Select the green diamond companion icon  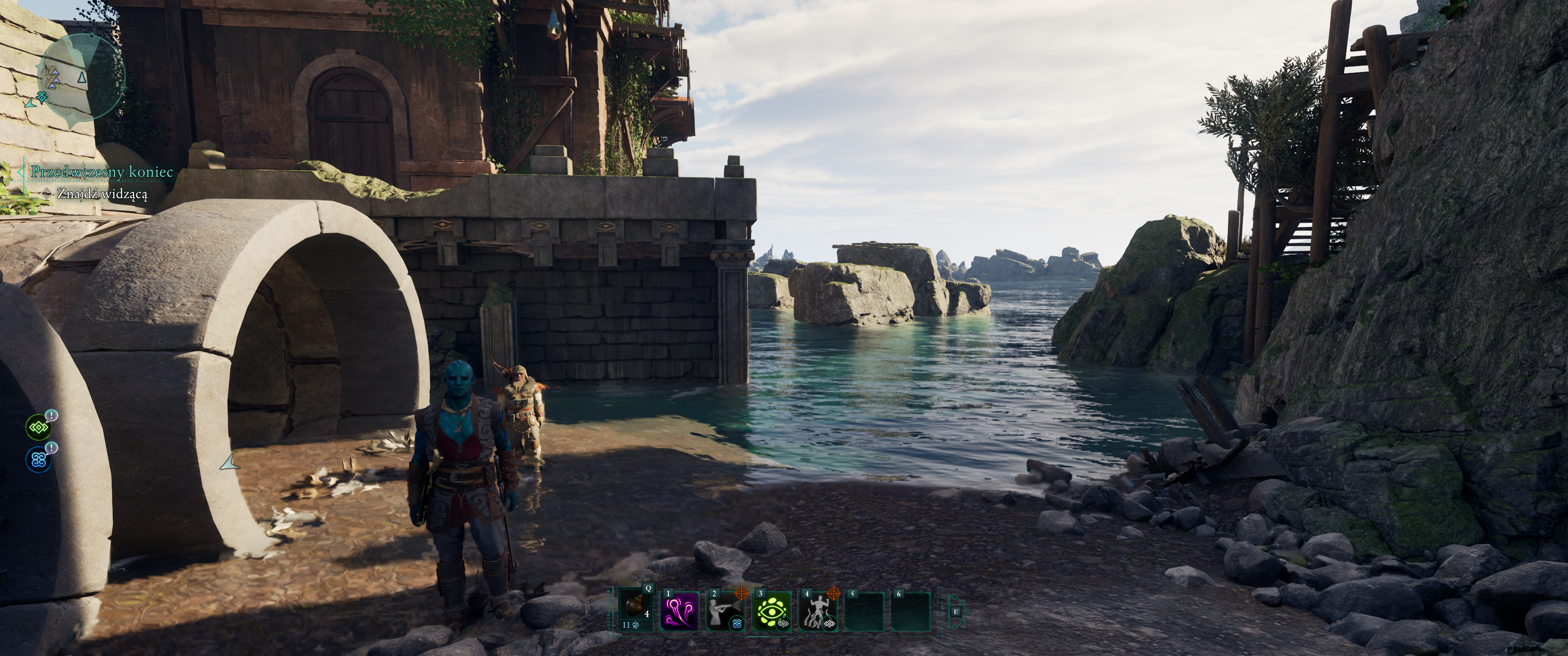coord(38,427)
